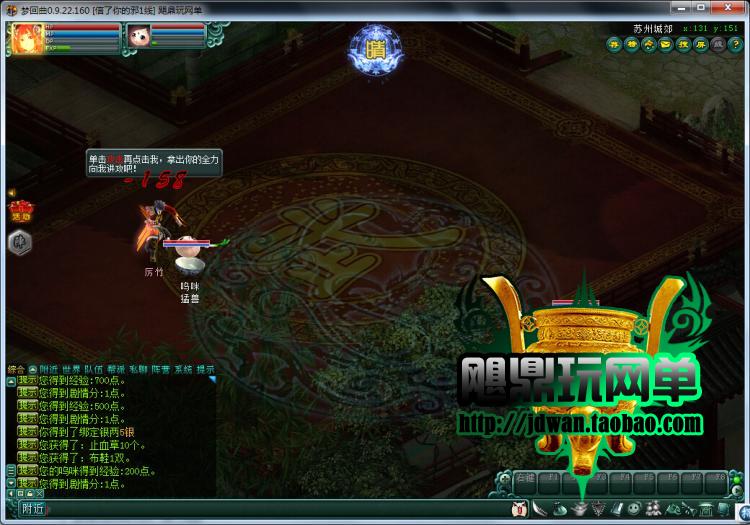The height and width of the screenshot is (525, 750).
Task: Open the red 活动 (events) gift icon
Action: click(19, 210)
